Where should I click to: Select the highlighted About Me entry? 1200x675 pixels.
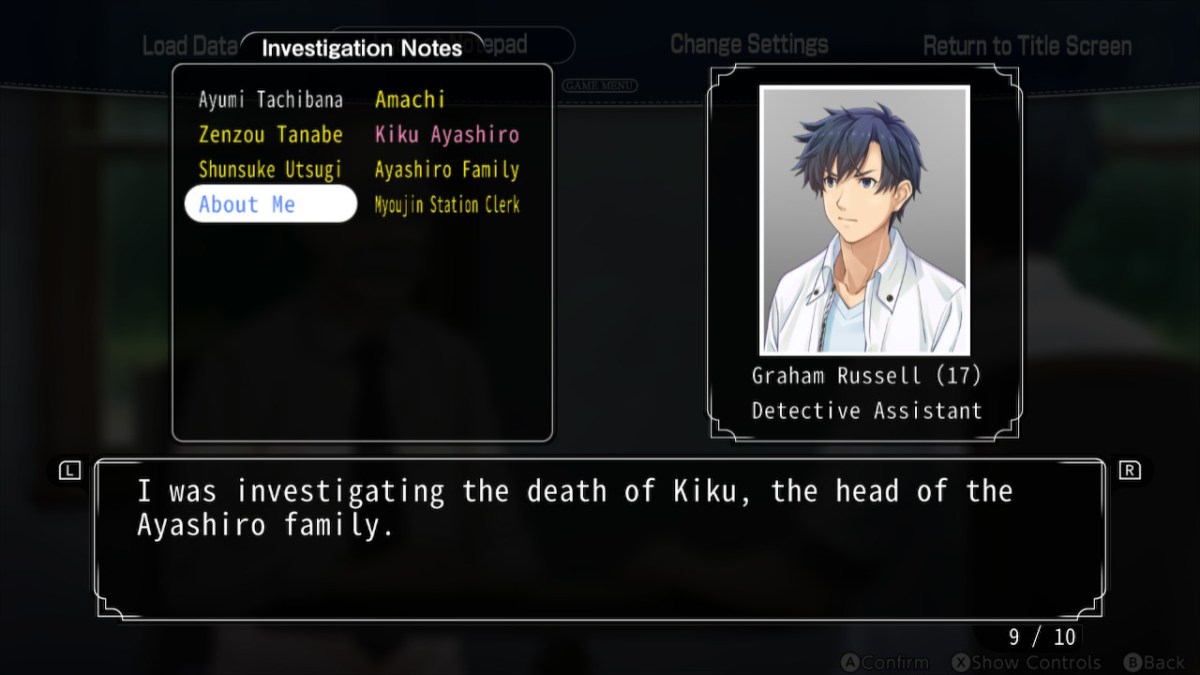click(x=270, y=204)
